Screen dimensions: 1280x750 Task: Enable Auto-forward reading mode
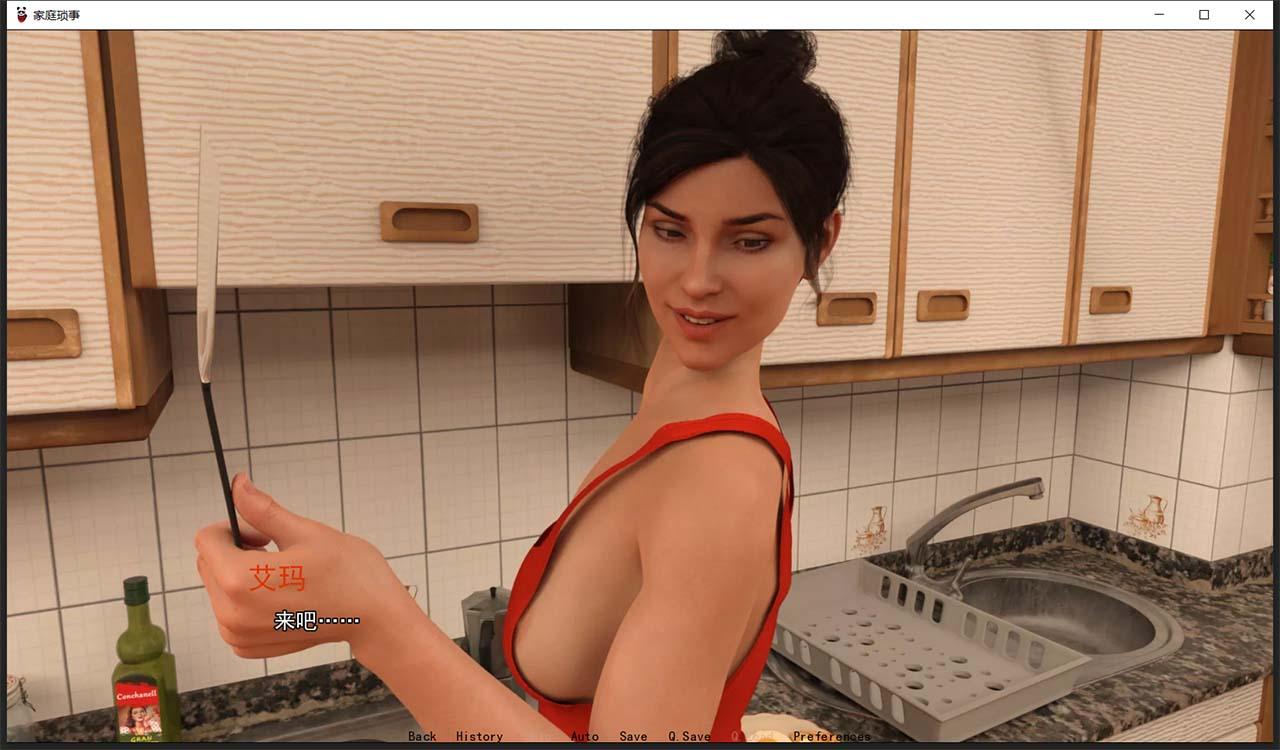coord(584,736)
